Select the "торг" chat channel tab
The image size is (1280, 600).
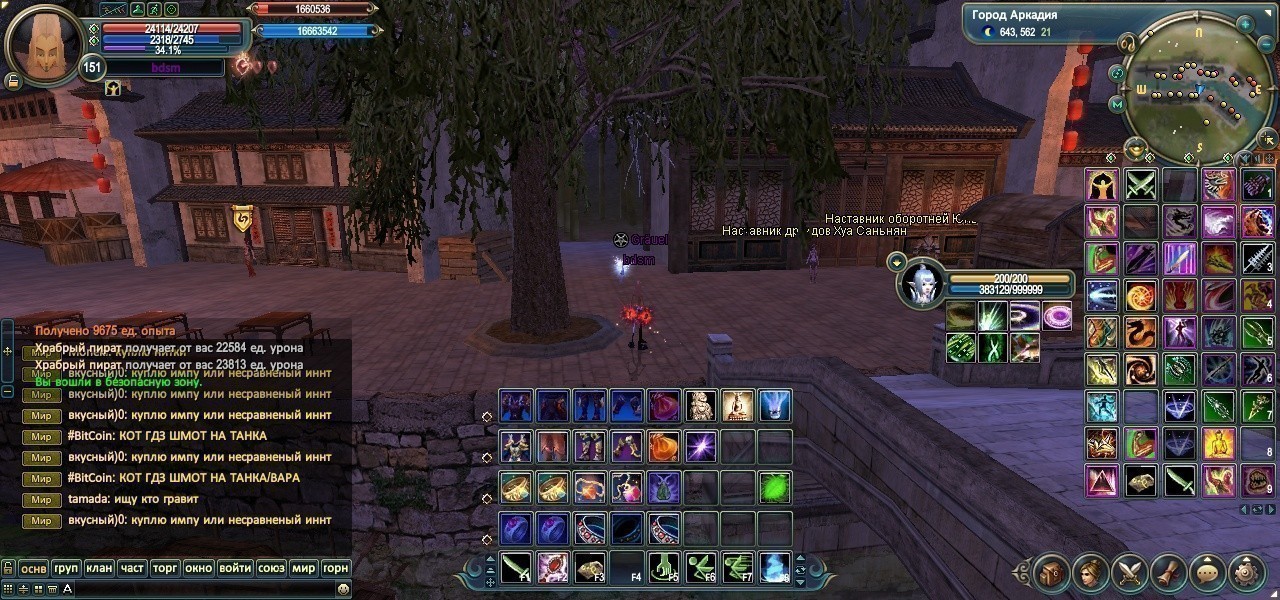pyautogui.click(x=165, y=568)
